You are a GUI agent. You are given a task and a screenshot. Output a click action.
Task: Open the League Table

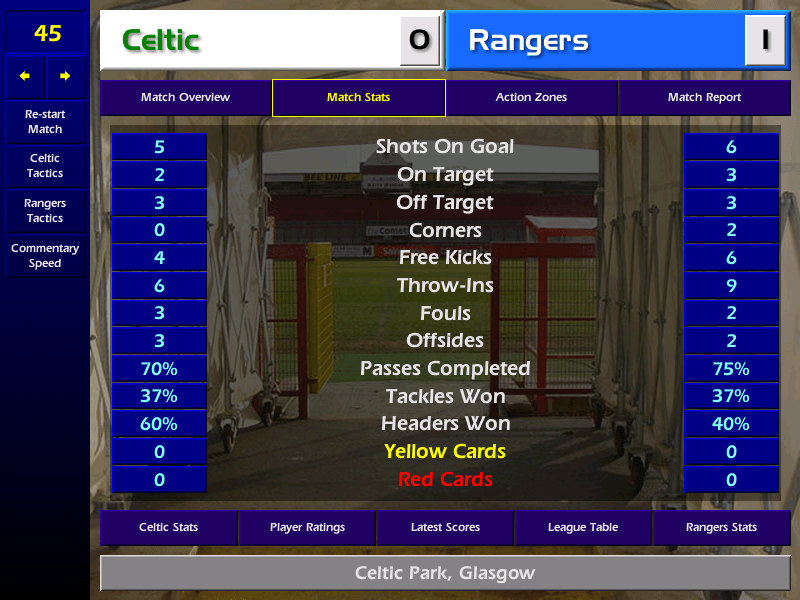tap(583, 527)
